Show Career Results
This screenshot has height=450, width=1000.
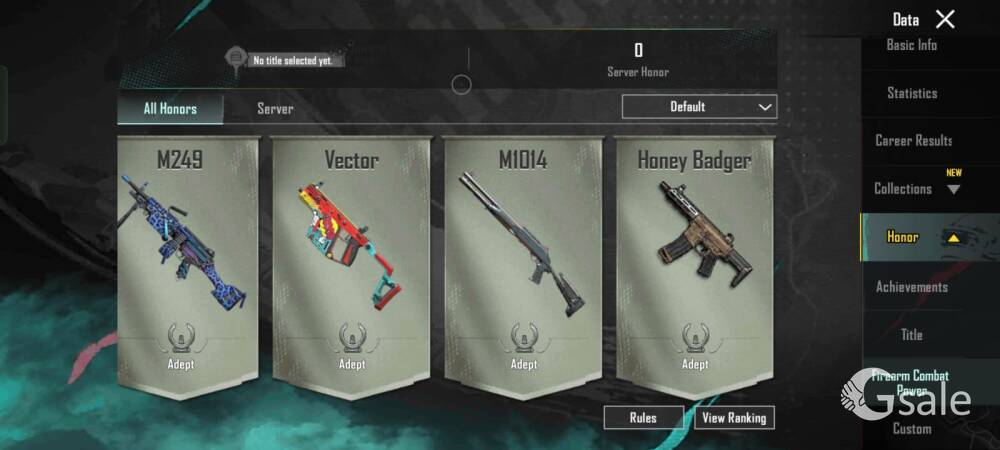913,141
